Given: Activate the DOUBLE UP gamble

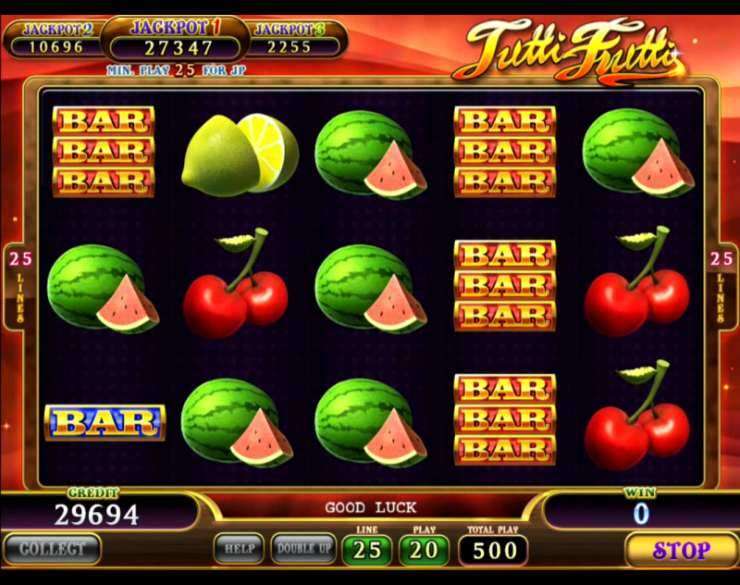Looking at the screenshot, I should point(304,549).
